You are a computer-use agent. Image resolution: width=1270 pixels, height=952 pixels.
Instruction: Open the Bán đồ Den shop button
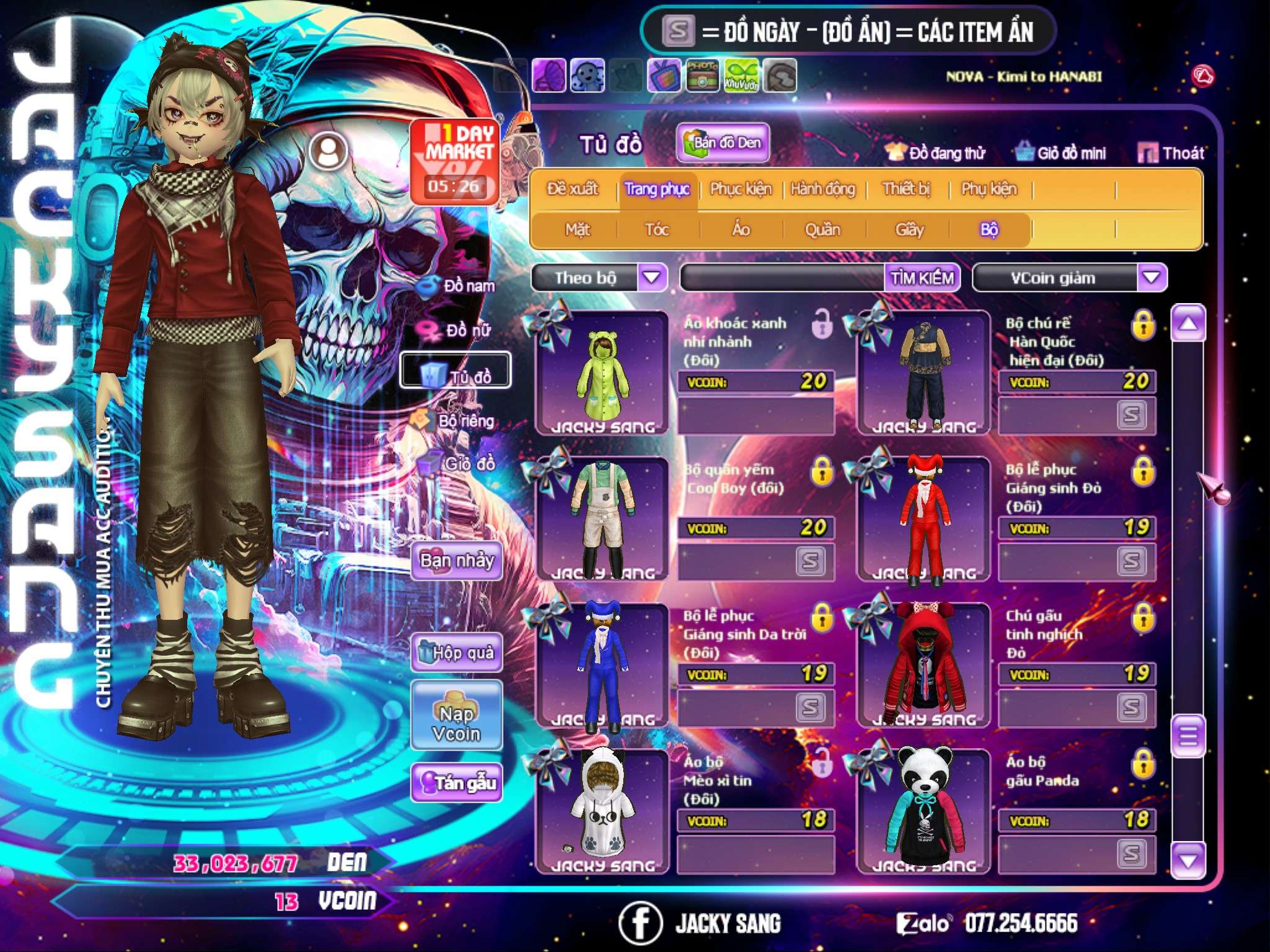pos(722,143)
